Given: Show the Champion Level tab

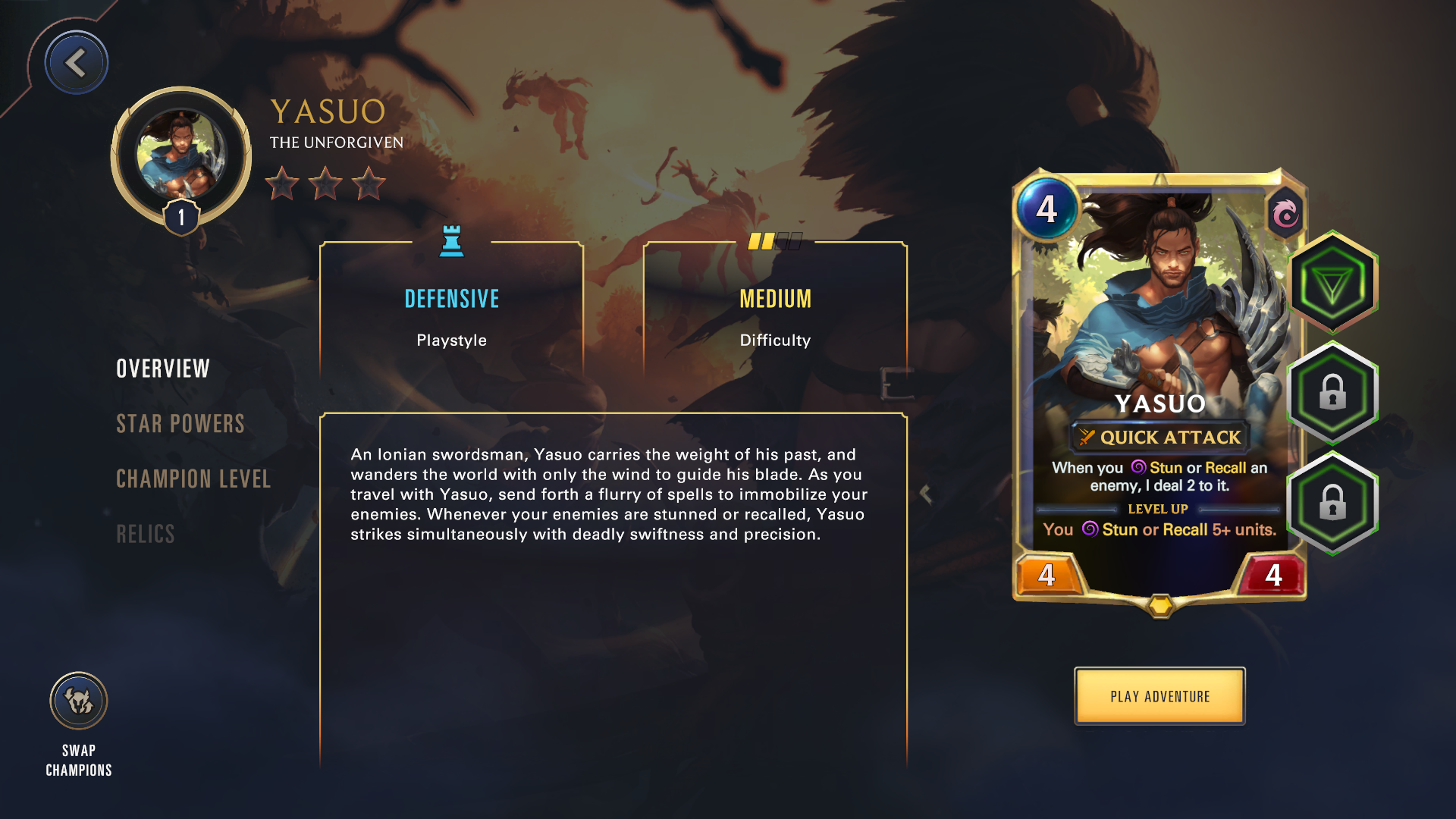Looking at the screenshot, I should pyautogui.click(x=193, y=479).
